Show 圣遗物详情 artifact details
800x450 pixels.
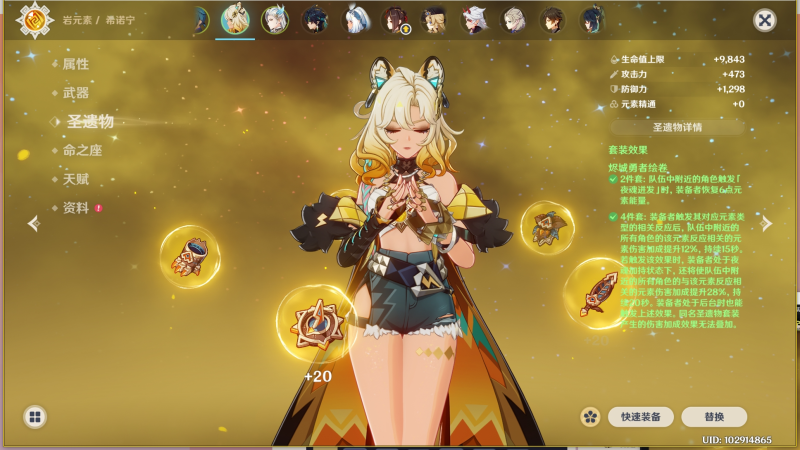[x=677, y=127]
